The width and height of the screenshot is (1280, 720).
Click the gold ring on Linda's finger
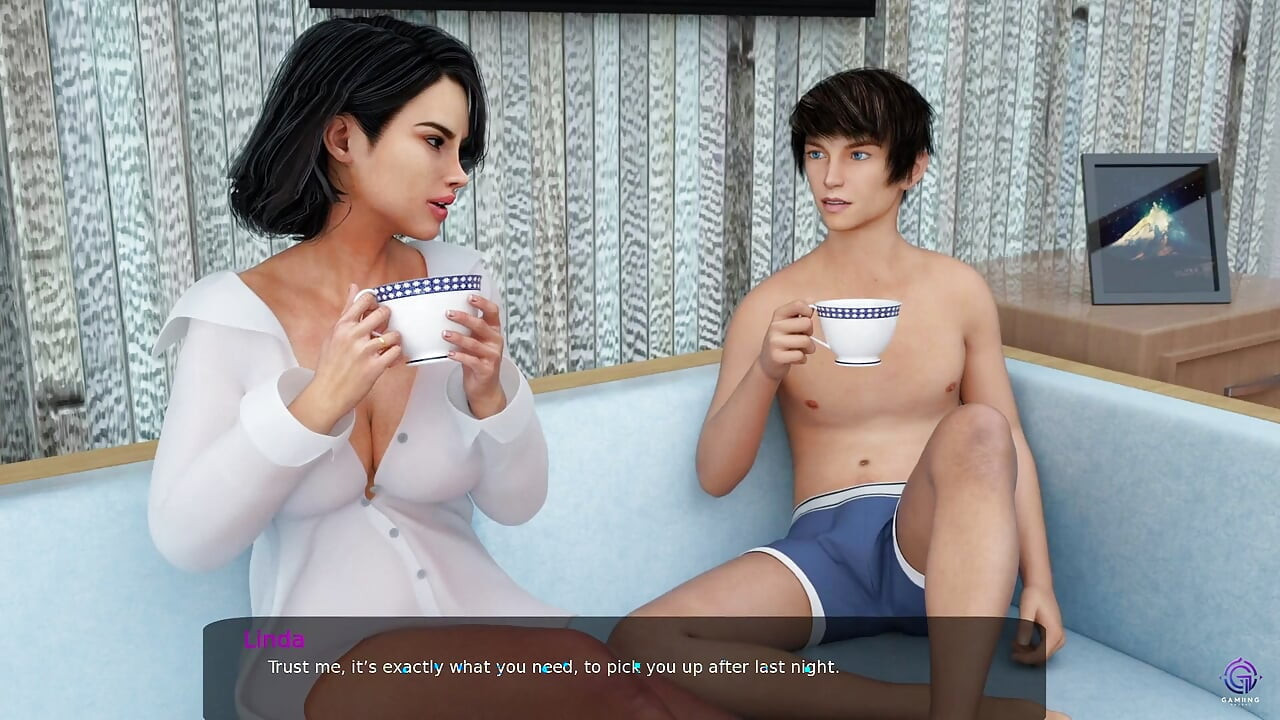coord(382,342)
